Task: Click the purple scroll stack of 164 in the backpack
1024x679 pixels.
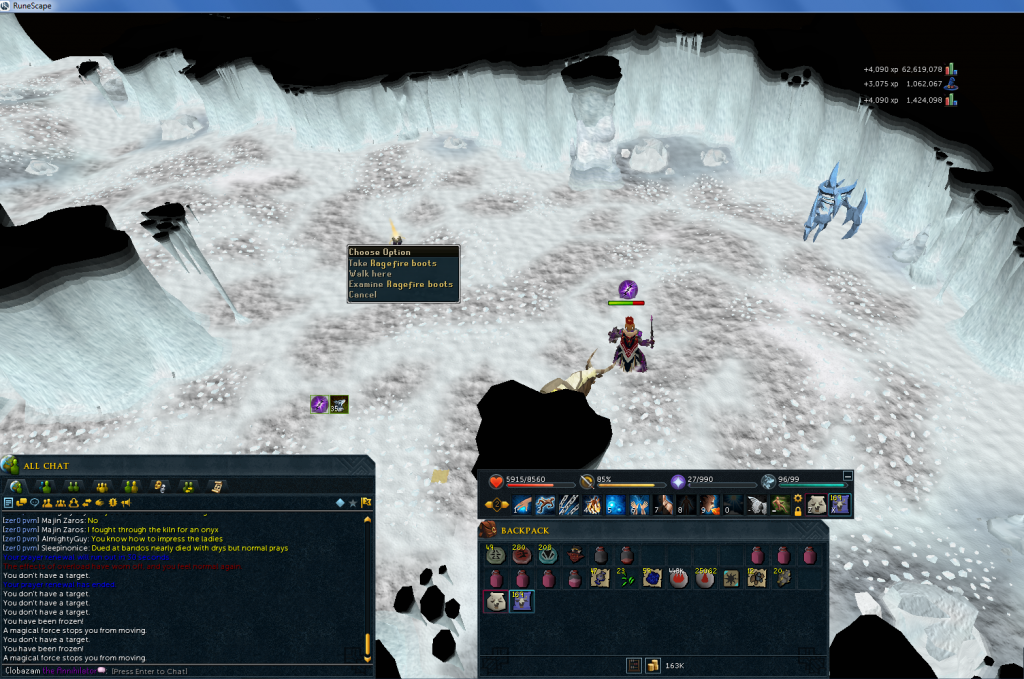Action: coord(521,601)
